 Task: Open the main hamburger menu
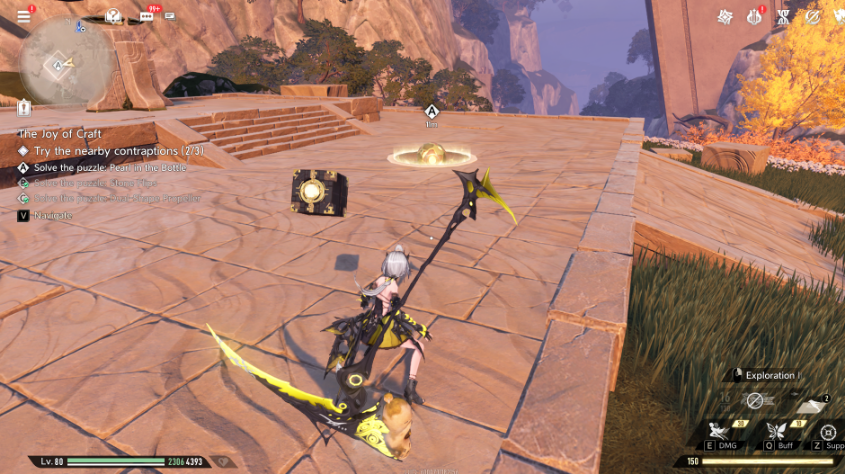click(24, 16)
